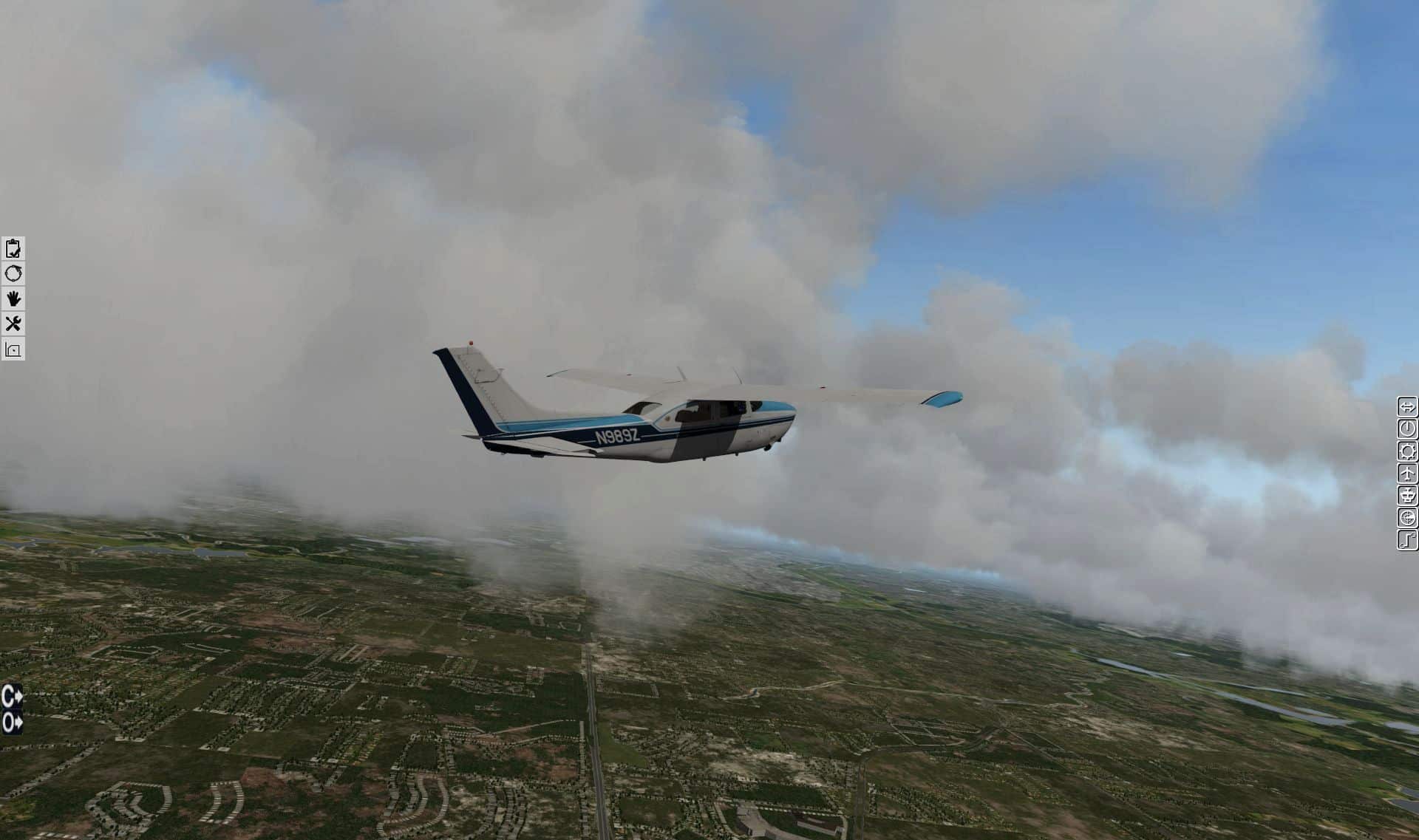
Task: Open the clipboard checklist icon
Action: (x=13, y=248)
